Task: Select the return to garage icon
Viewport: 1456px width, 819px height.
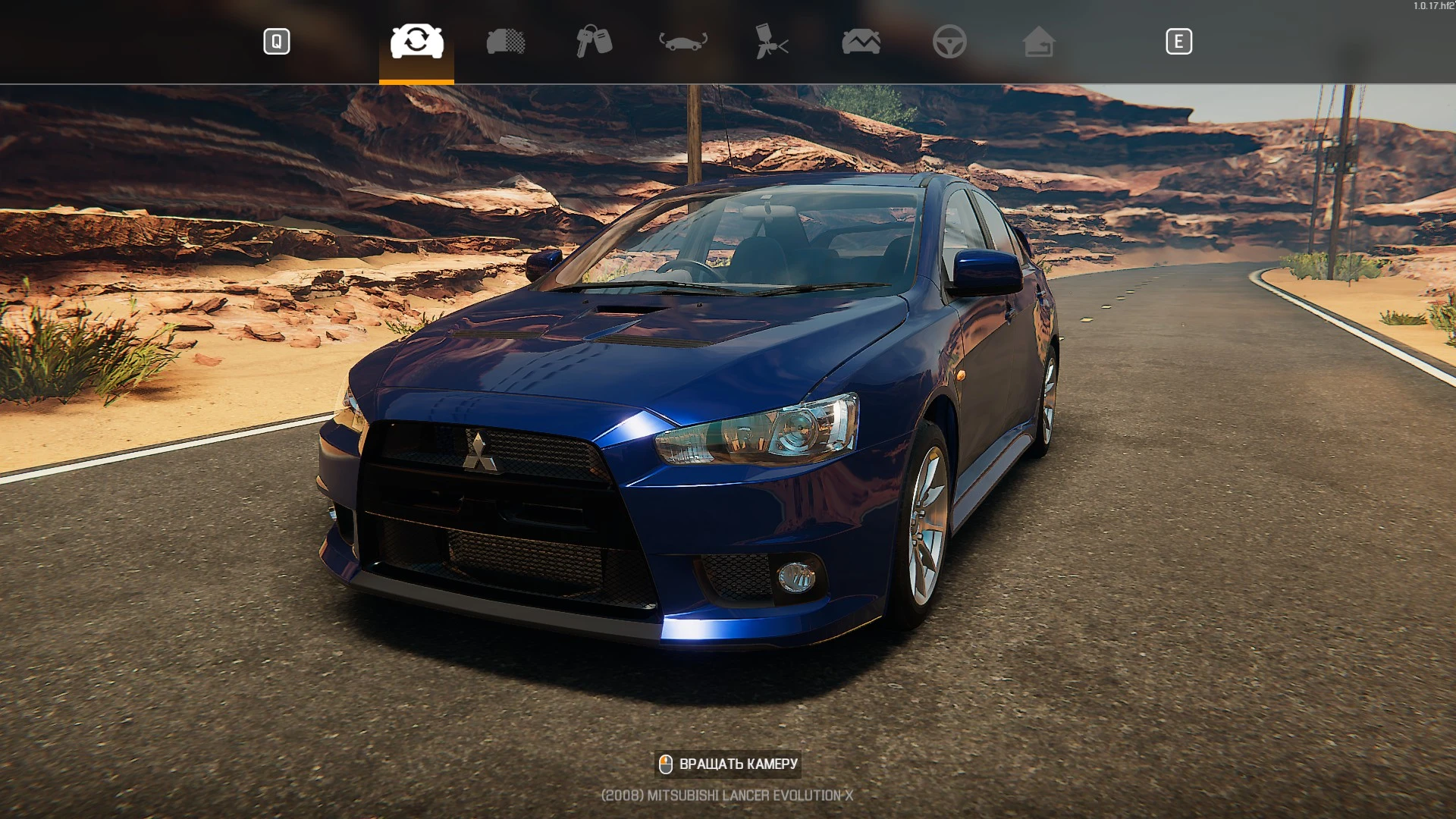Action: click(1040, 42)
